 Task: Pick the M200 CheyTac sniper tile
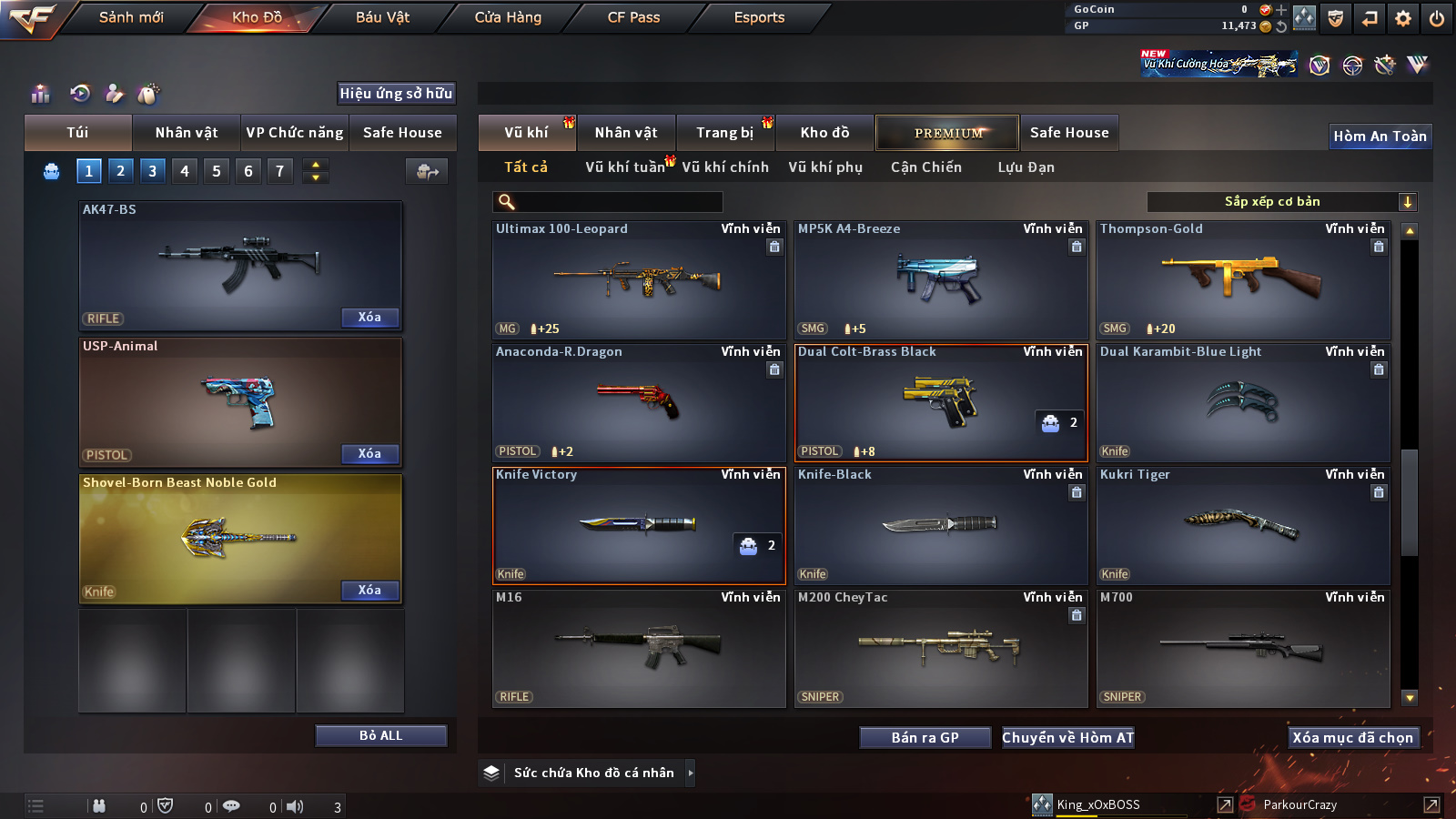coord(941,648)
